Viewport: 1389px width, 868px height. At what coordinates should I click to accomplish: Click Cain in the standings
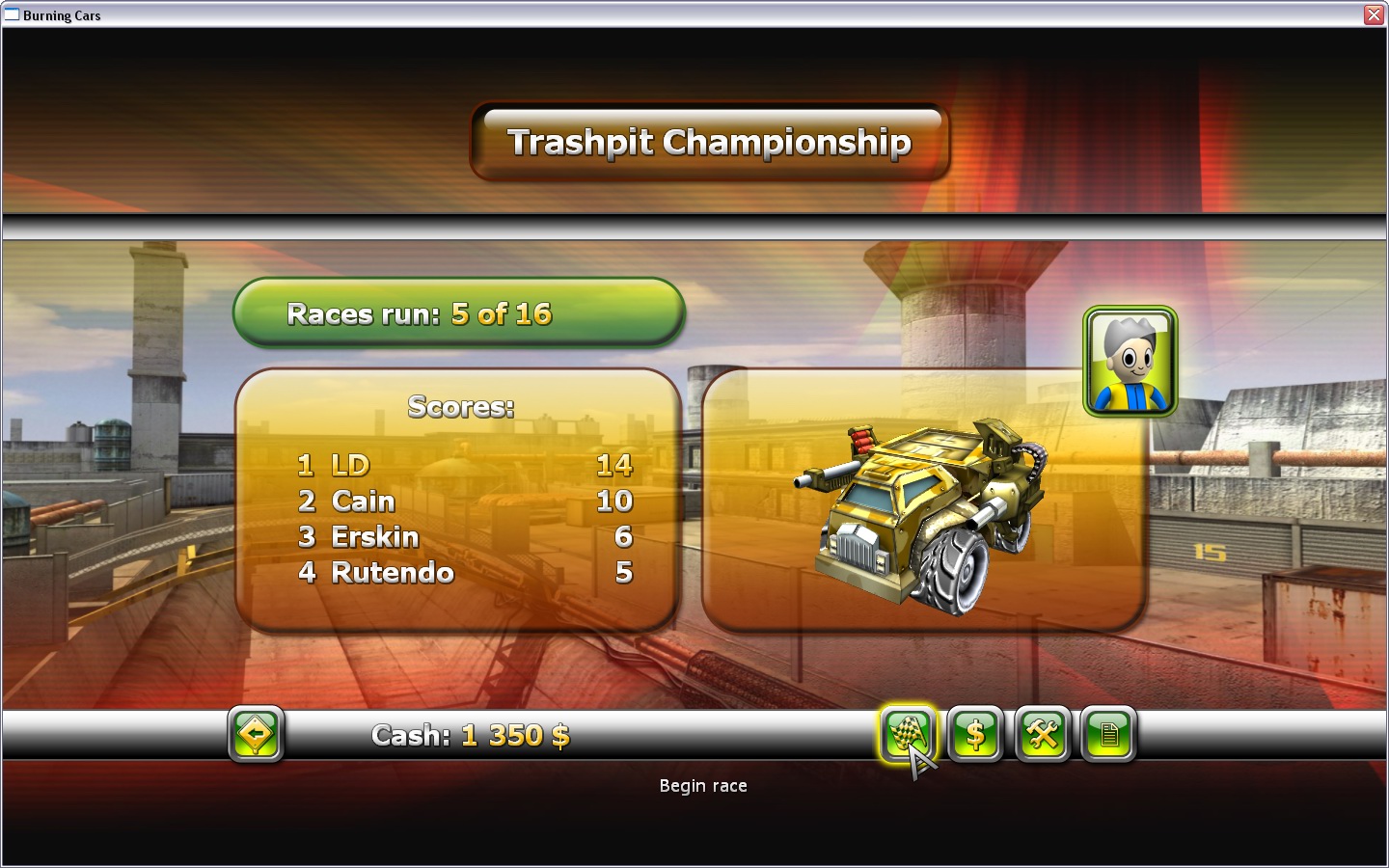point(363,502)
